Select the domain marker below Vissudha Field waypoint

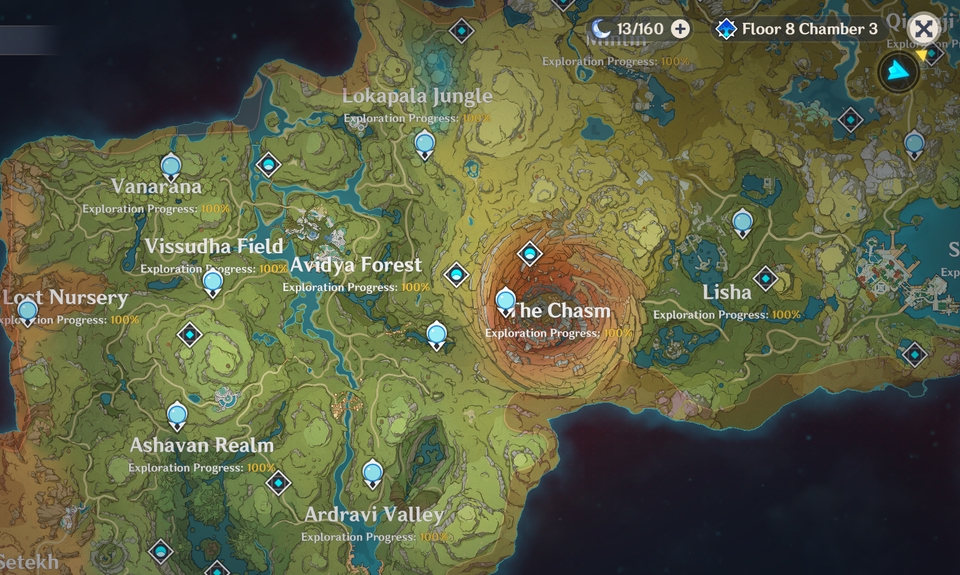pos(189,334)
